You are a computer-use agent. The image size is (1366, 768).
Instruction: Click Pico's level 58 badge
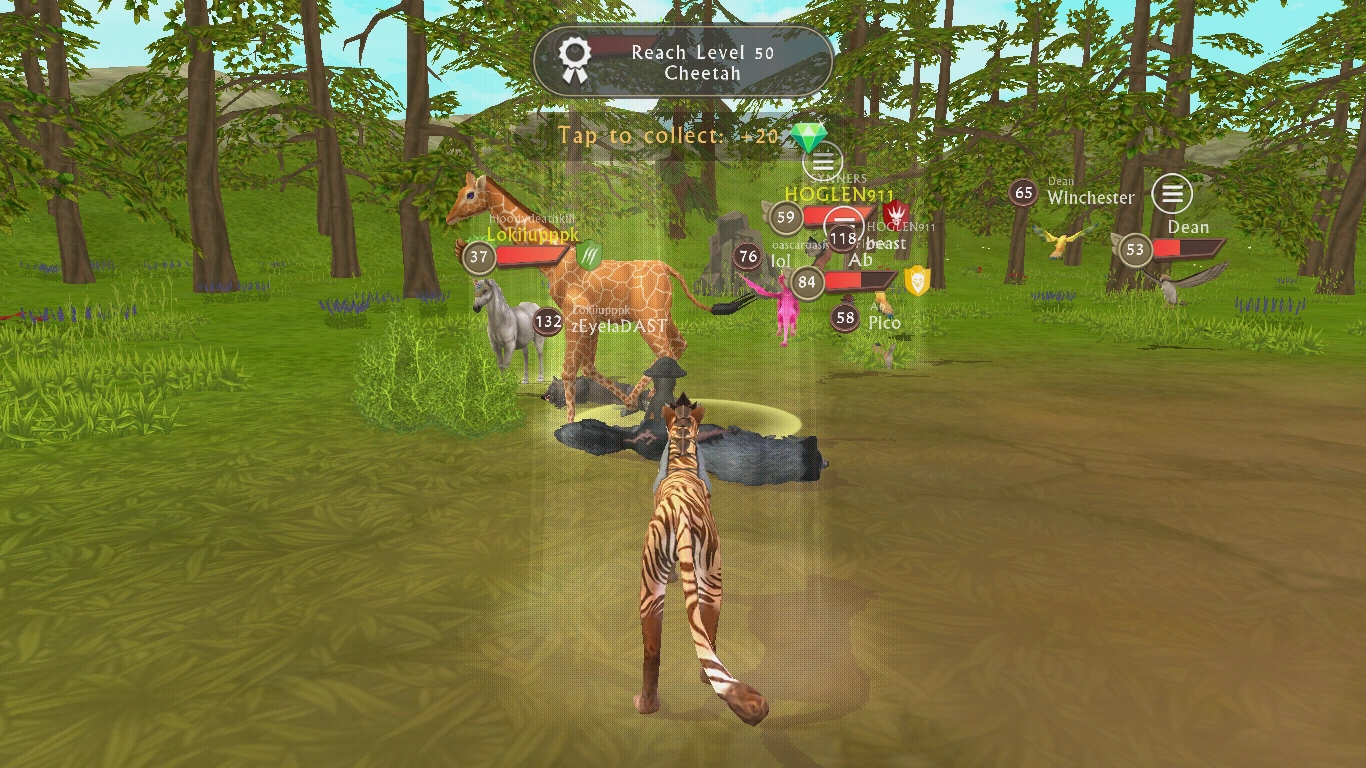[x=845, y=318]
